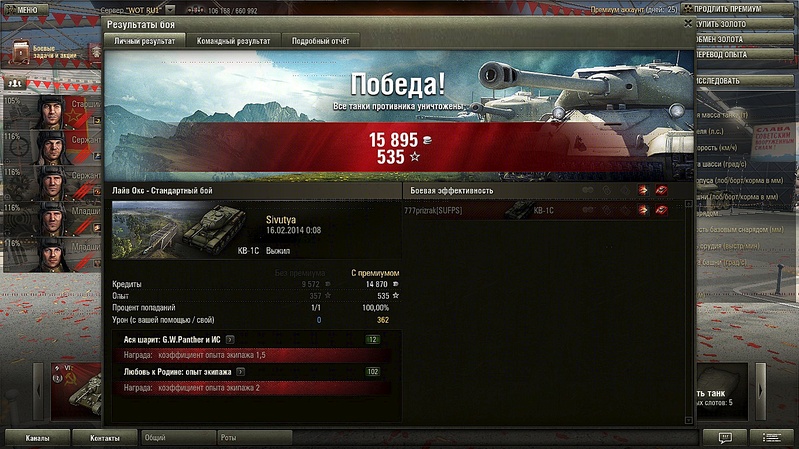Select the Личный результат tab
799x449 pixels.
pyautogui.click(x=145, y=42)
